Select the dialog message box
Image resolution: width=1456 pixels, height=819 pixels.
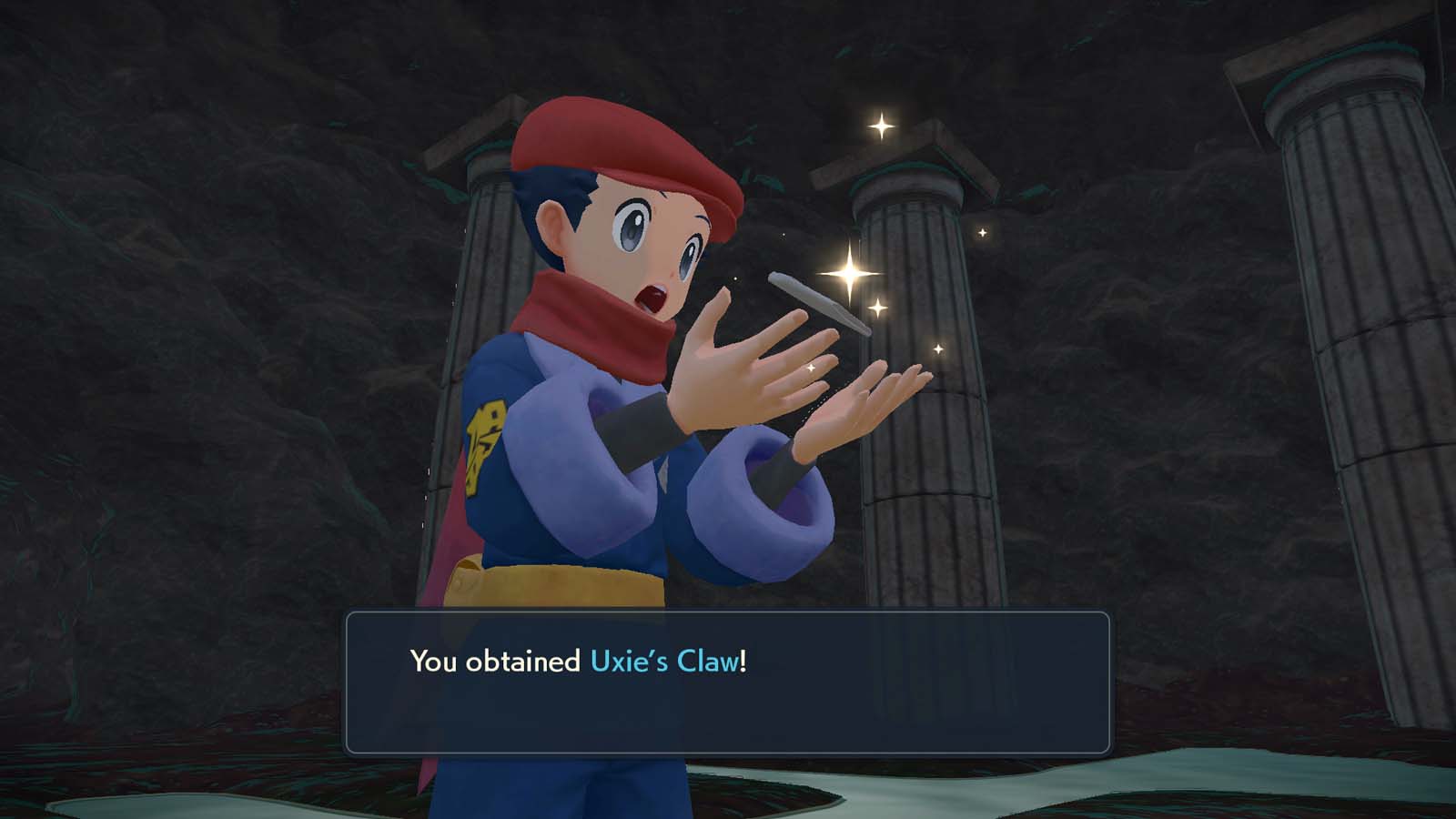click(x=728, y=682)
